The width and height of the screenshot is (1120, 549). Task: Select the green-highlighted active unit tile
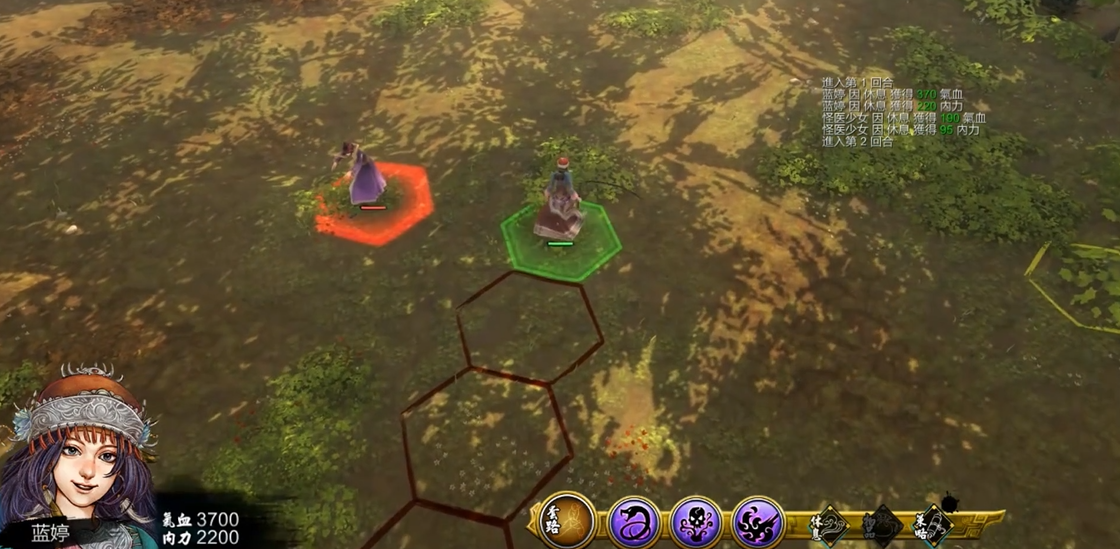560,238
